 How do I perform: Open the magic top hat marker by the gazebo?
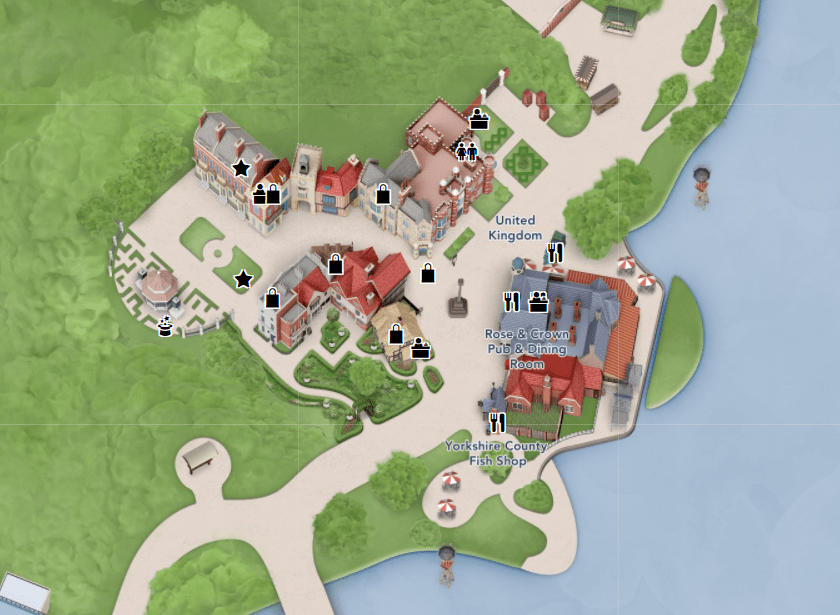coord(166,324)
